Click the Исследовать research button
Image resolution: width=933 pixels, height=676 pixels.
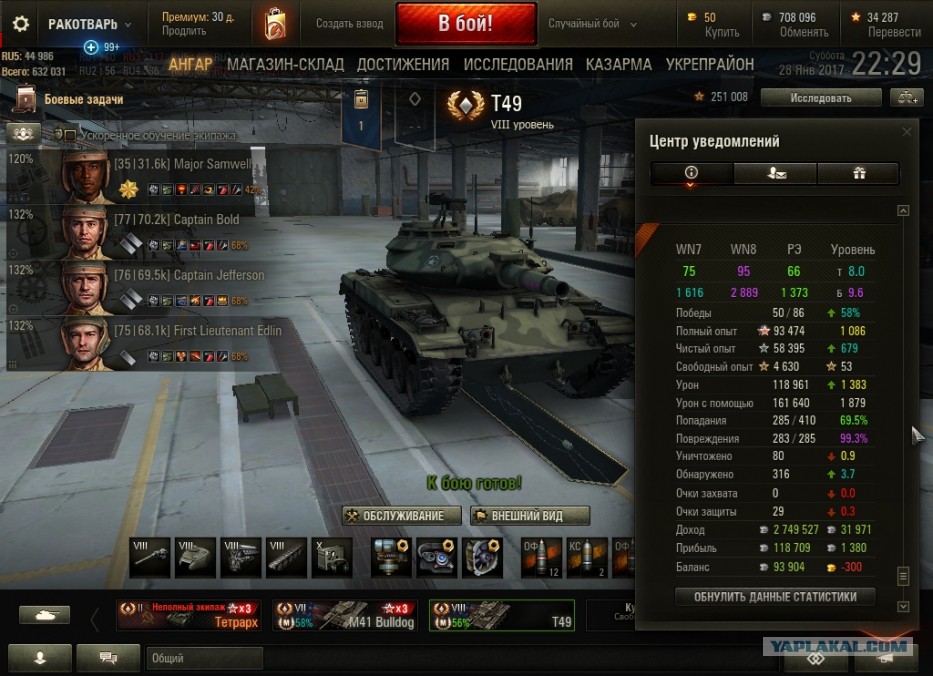coord(820,98)
